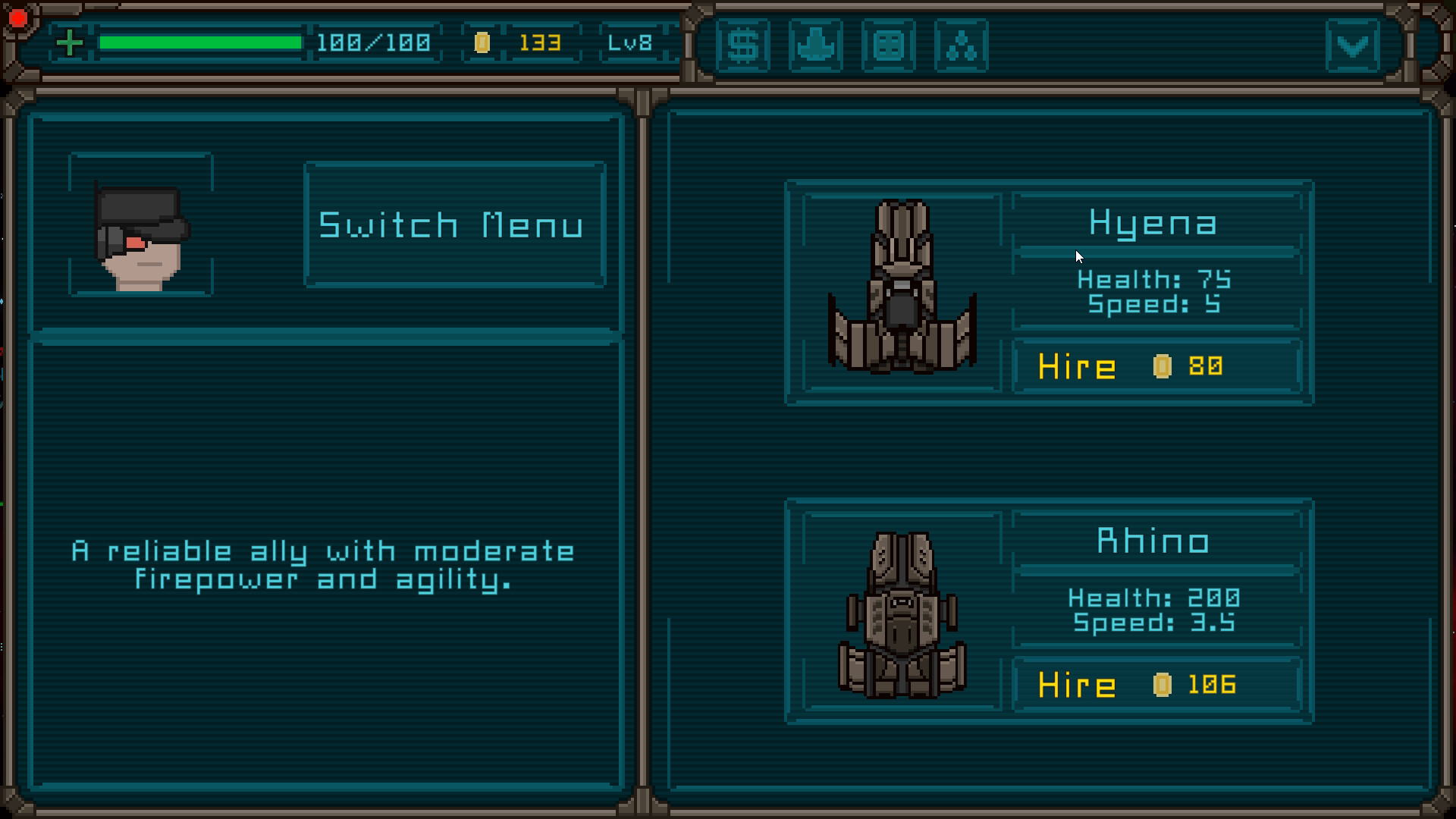This screenshot has width=1456, height=819.
Task: Click the green plus health icon
Action: click(x=71, y=42)
